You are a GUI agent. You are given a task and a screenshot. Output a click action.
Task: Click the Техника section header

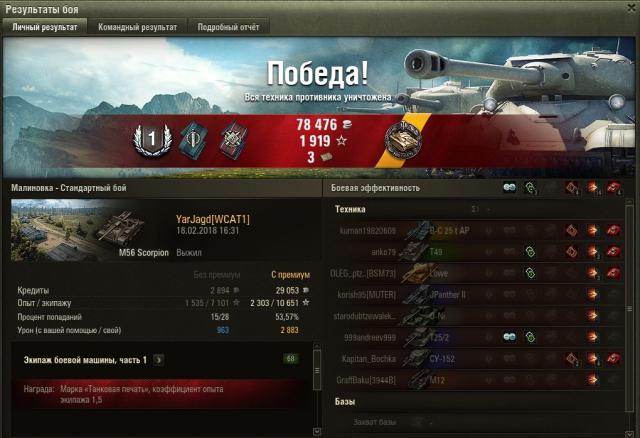350,210
